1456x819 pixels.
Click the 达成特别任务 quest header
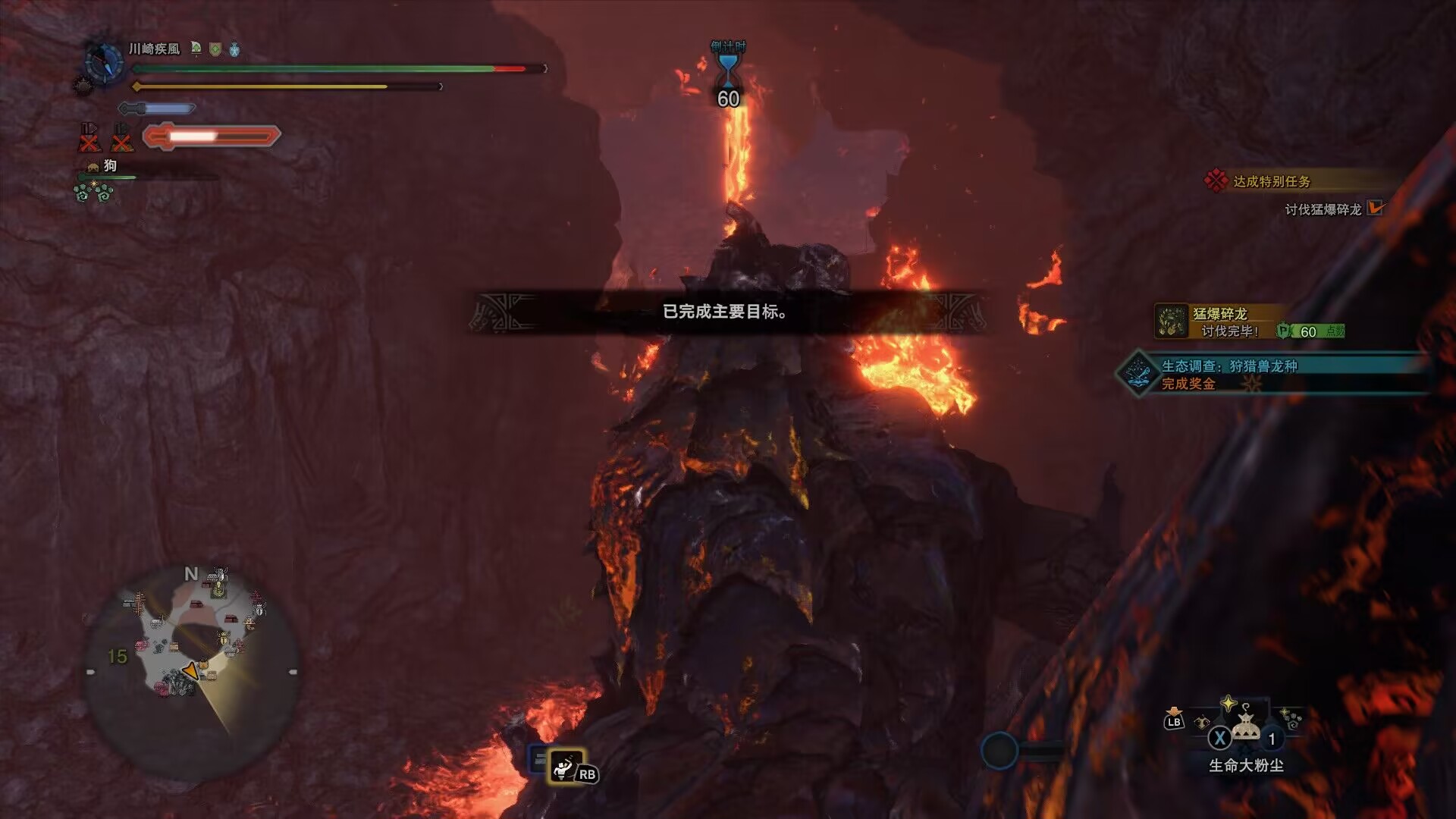point(1271,181)
